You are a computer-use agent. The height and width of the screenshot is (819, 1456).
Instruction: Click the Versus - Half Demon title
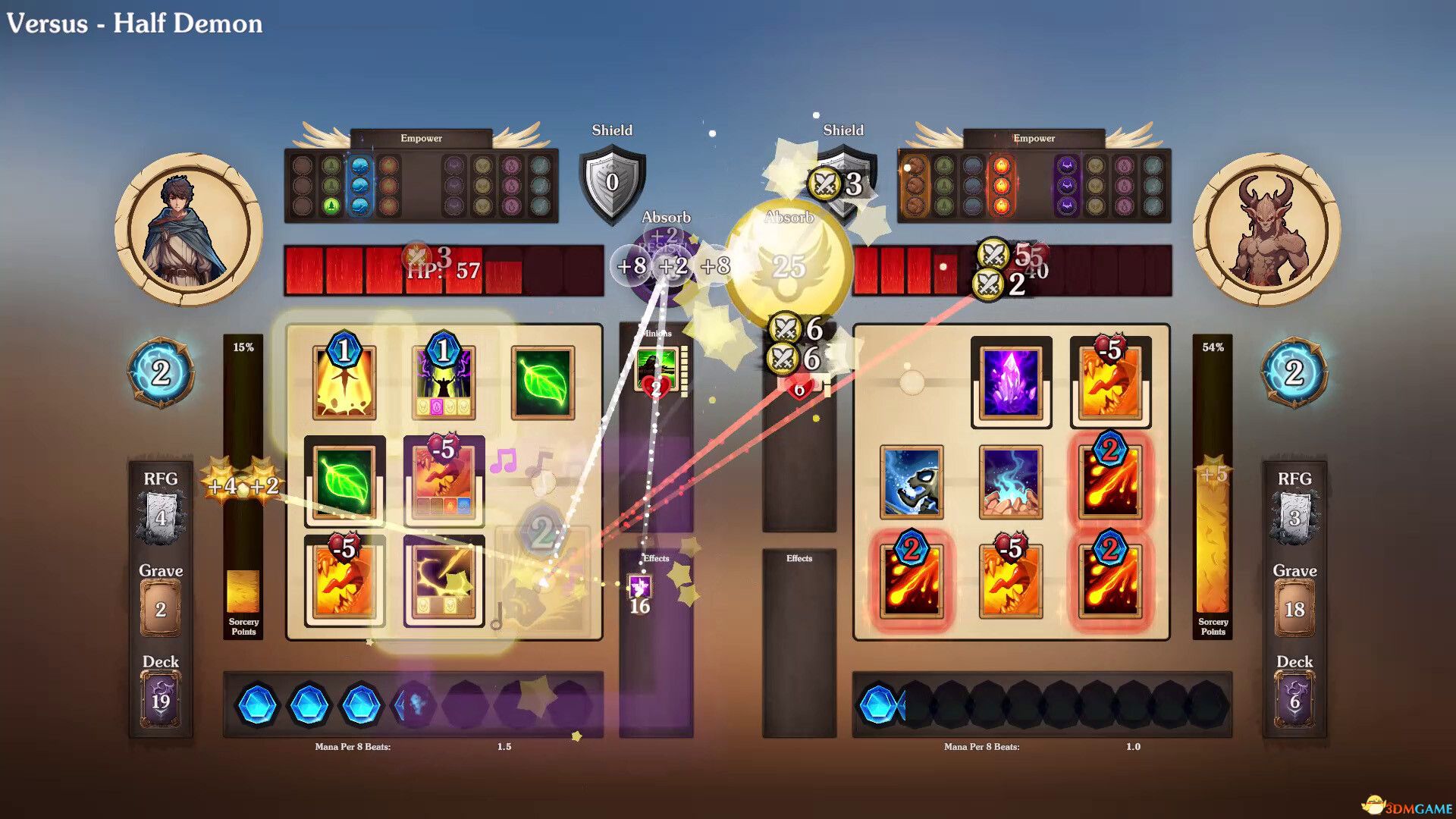(135, 24)
